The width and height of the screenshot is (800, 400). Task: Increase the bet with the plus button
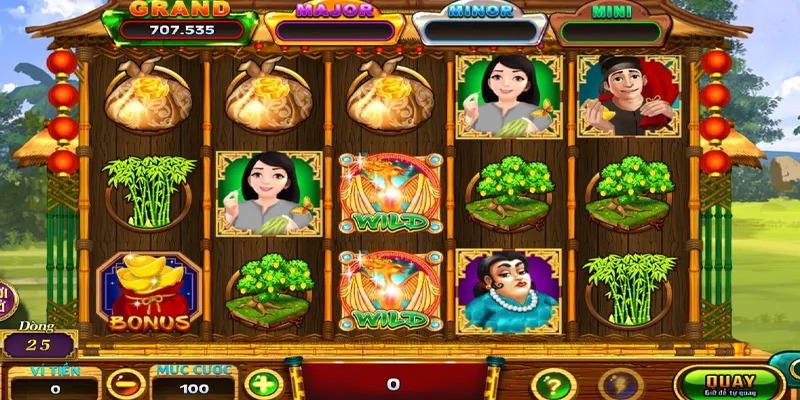click(264, 385)
